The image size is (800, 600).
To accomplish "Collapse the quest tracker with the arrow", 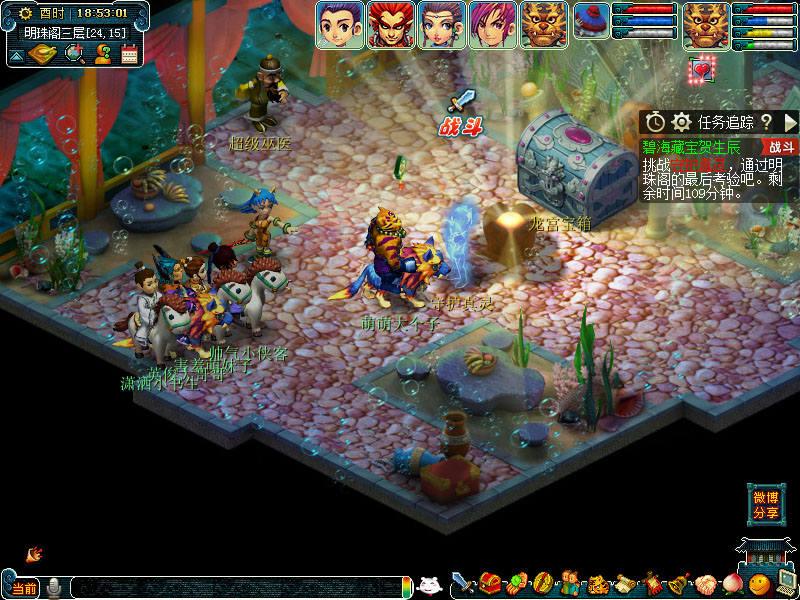I will click(788, 122).
